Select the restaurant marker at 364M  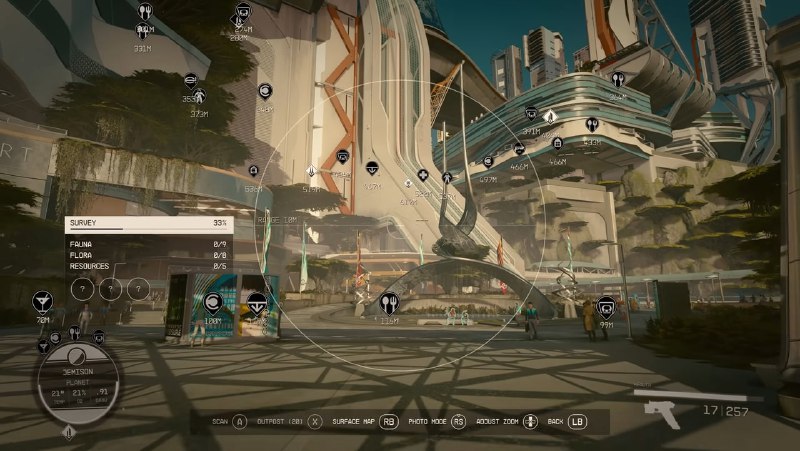pos(618,79)
